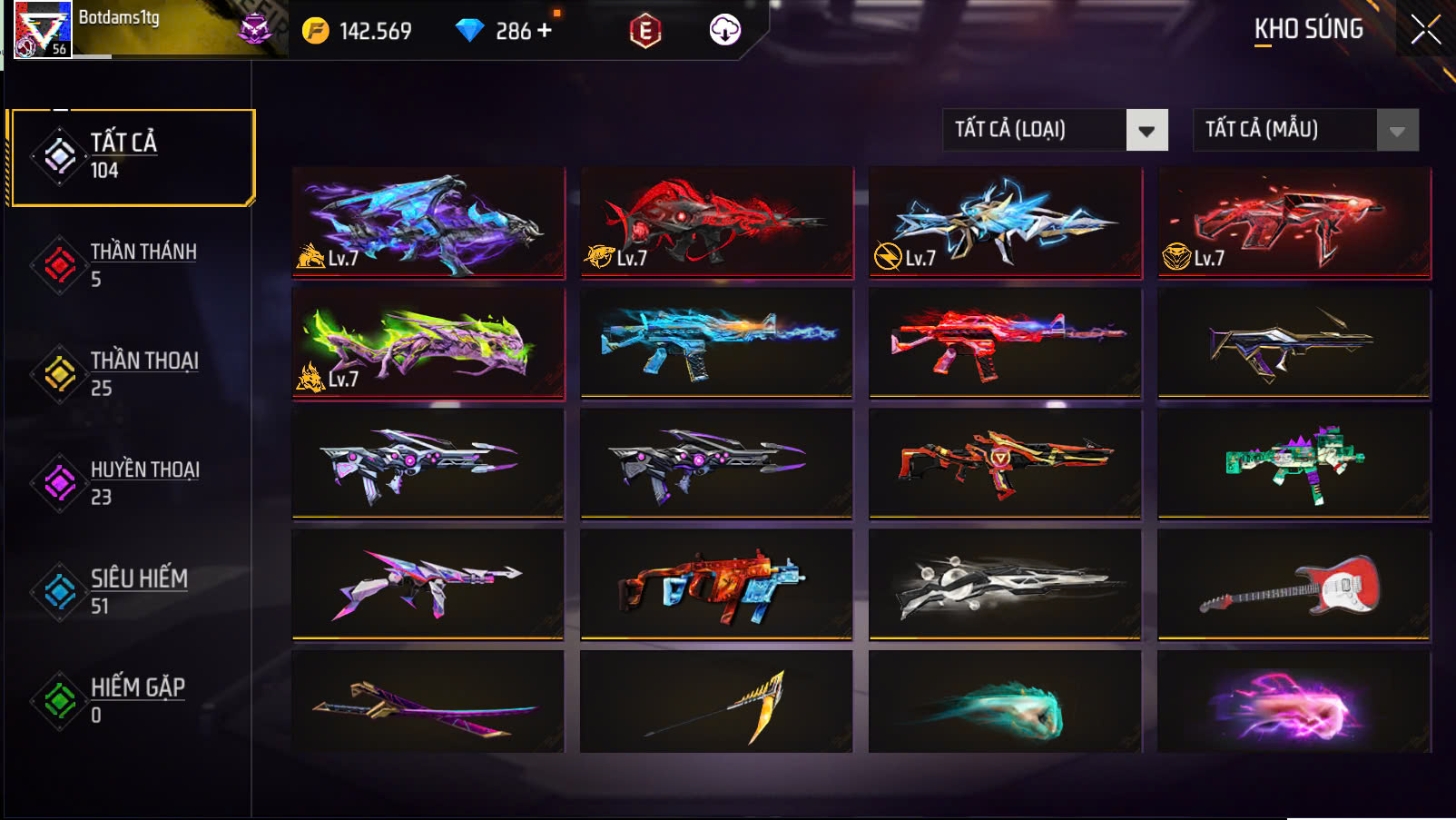Select the red electric guitar skin
This screenshot has height=820, width=1456.
pos(1294,585)
